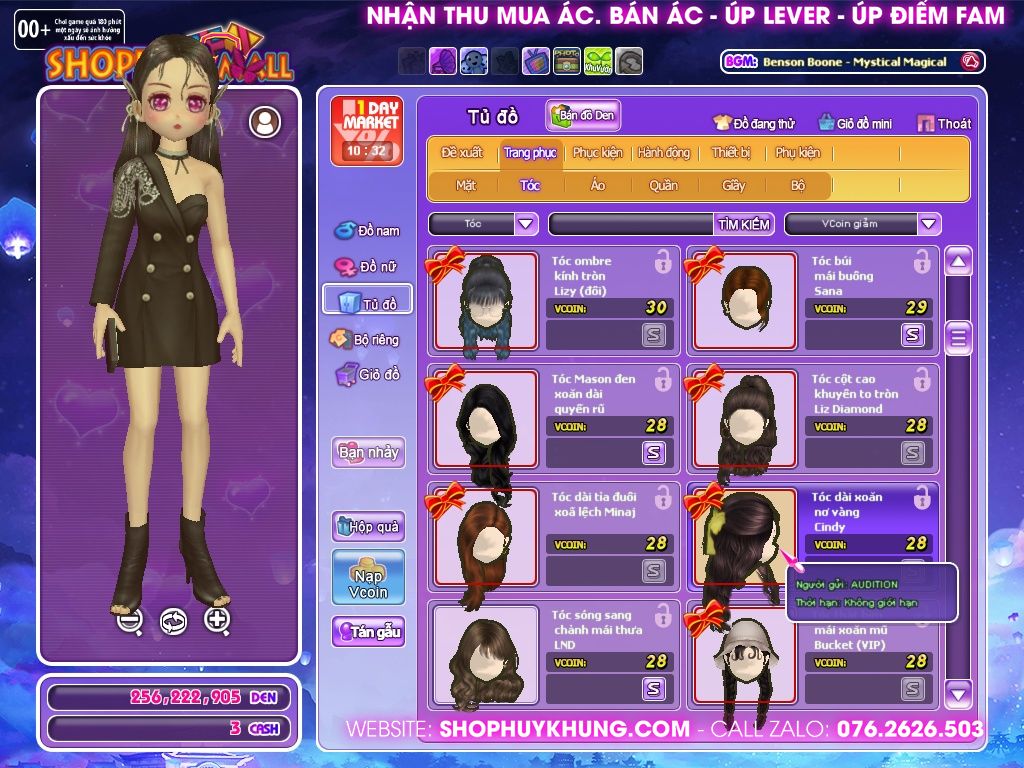Zoom in on the character preview
The image size is (1024, 768).
click(217, 620)
